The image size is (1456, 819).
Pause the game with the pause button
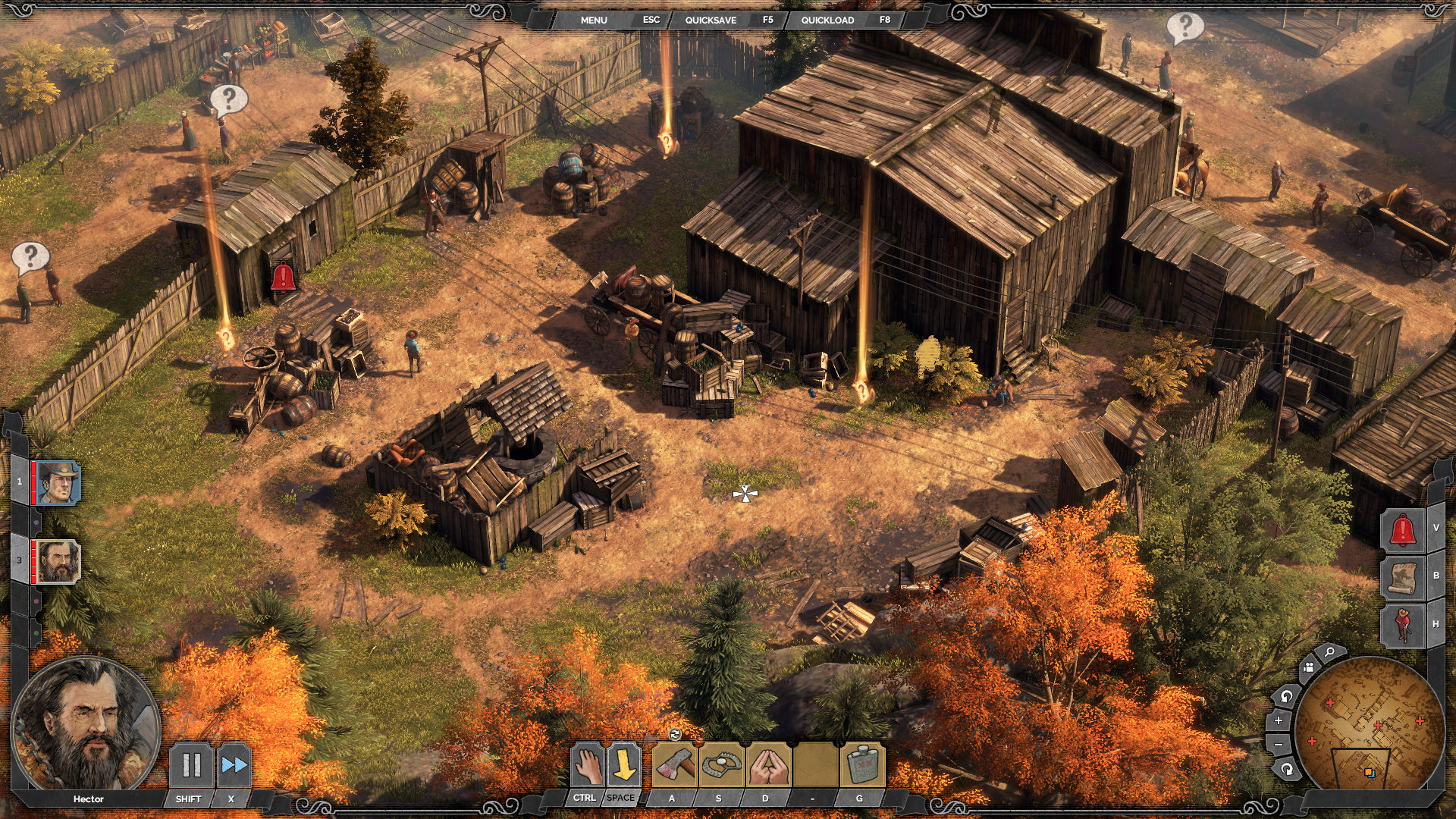[x=191, y=765]
